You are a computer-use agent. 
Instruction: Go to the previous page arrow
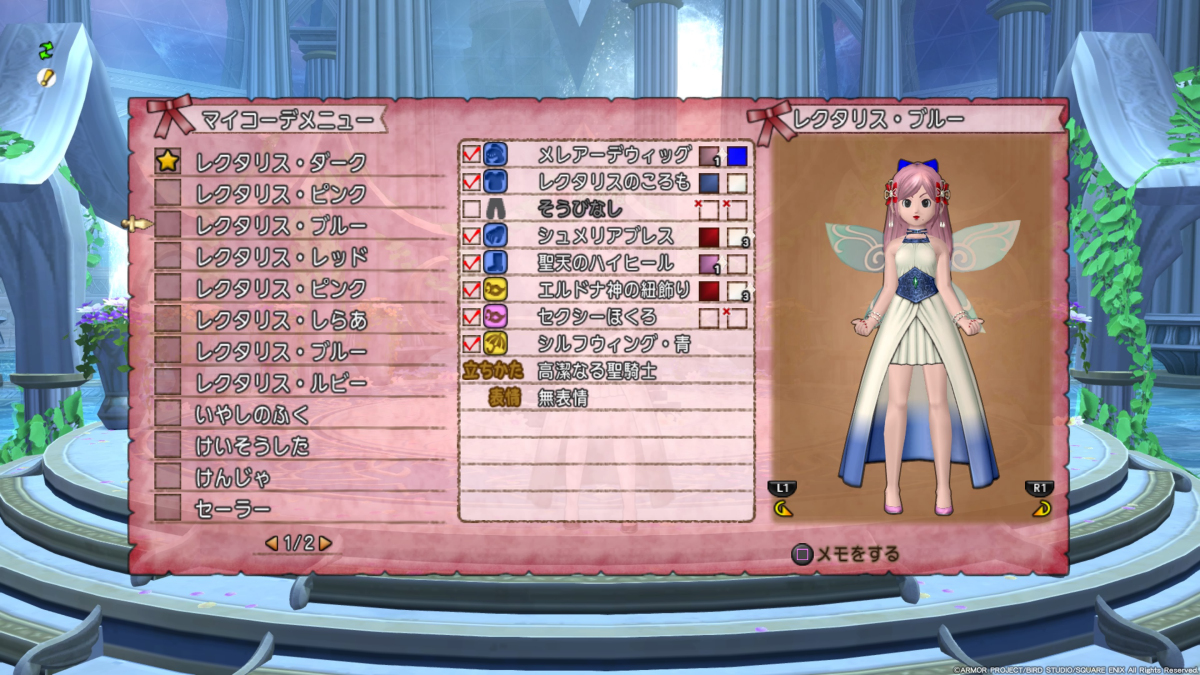pos(271,543)
